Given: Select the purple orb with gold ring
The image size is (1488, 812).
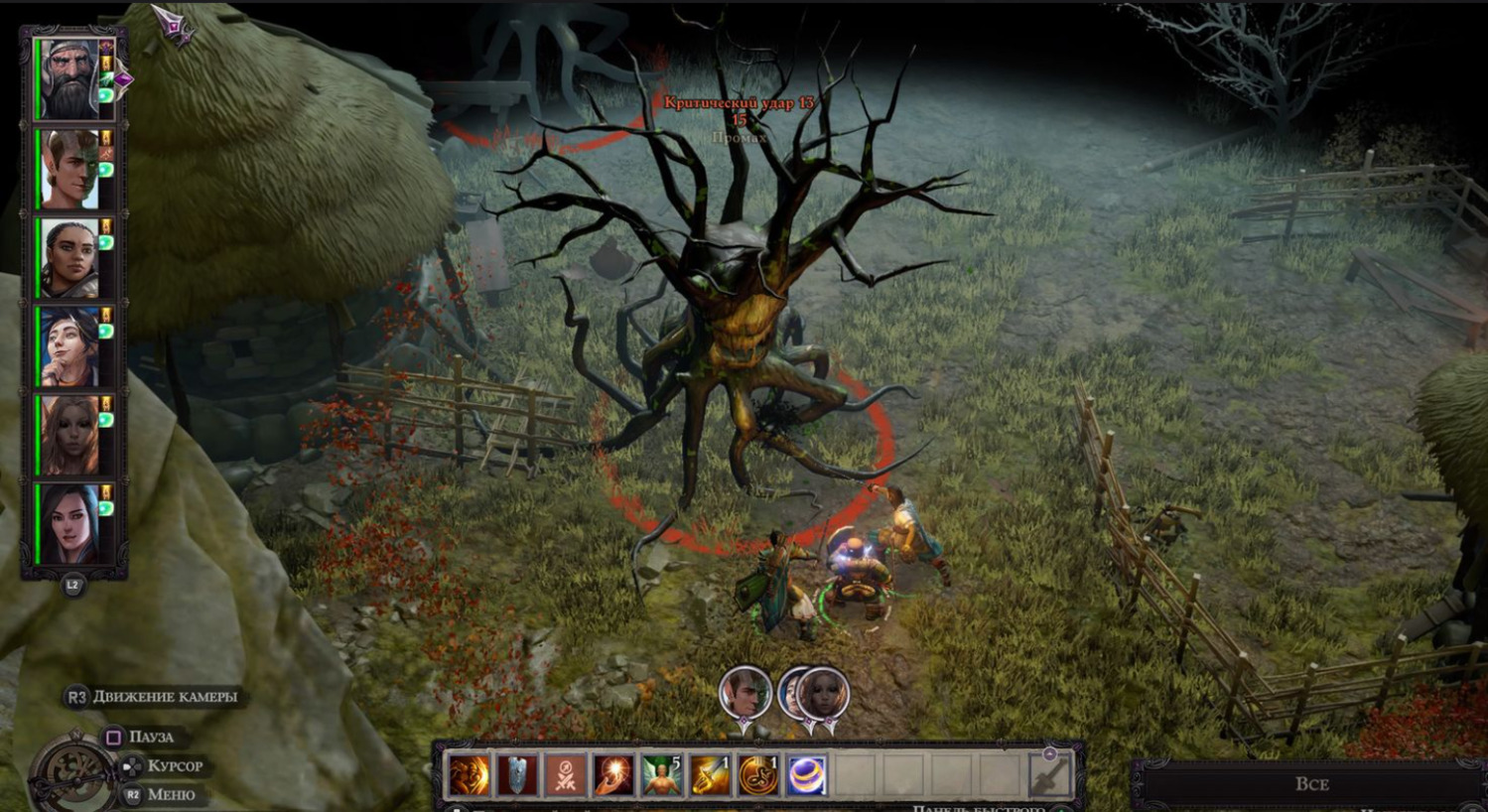Looking at the screenshot, I should (806, 774).
